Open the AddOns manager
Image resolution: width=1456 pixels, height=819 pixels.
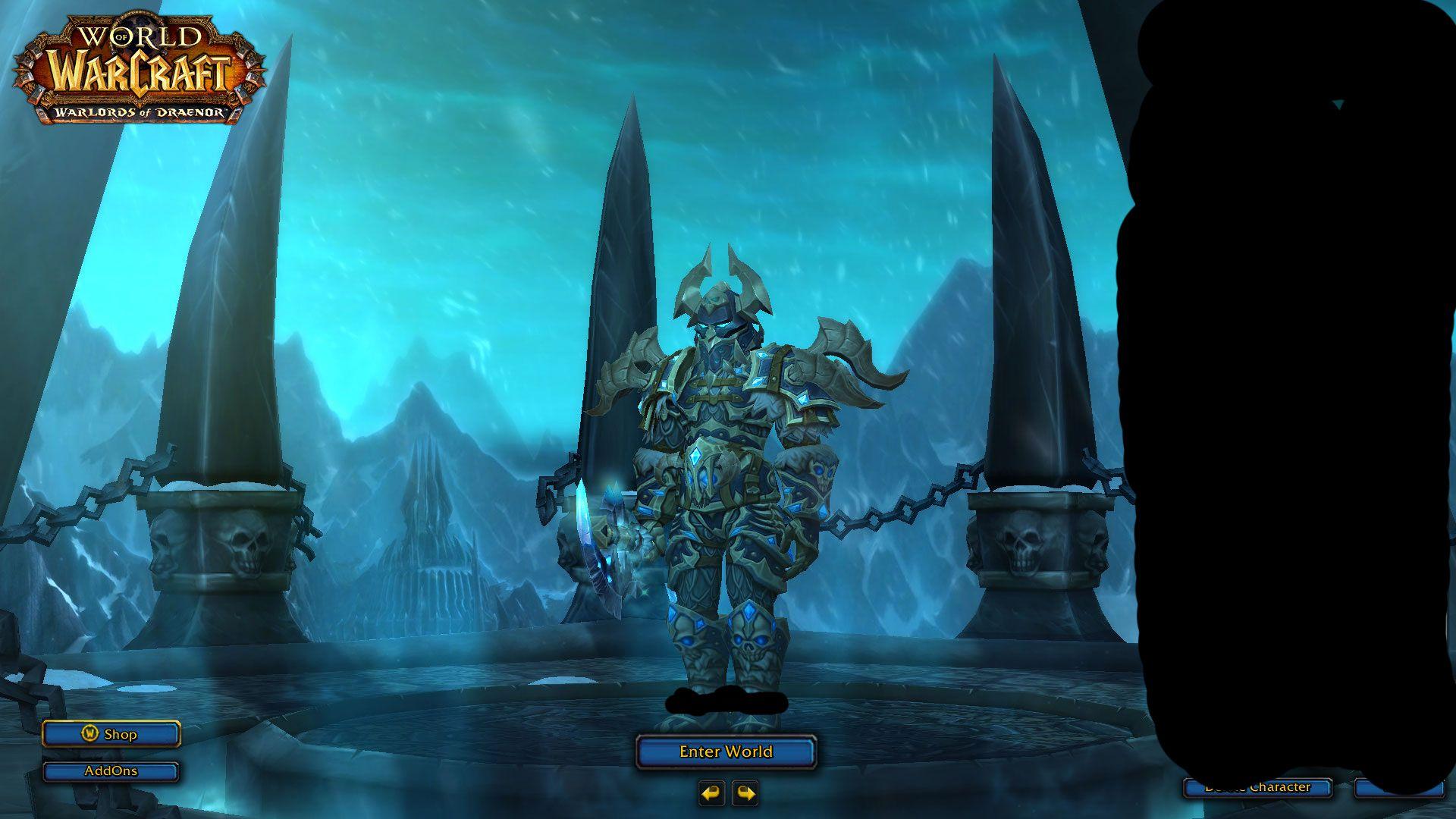pyautogui.click(x=111, y=771)
